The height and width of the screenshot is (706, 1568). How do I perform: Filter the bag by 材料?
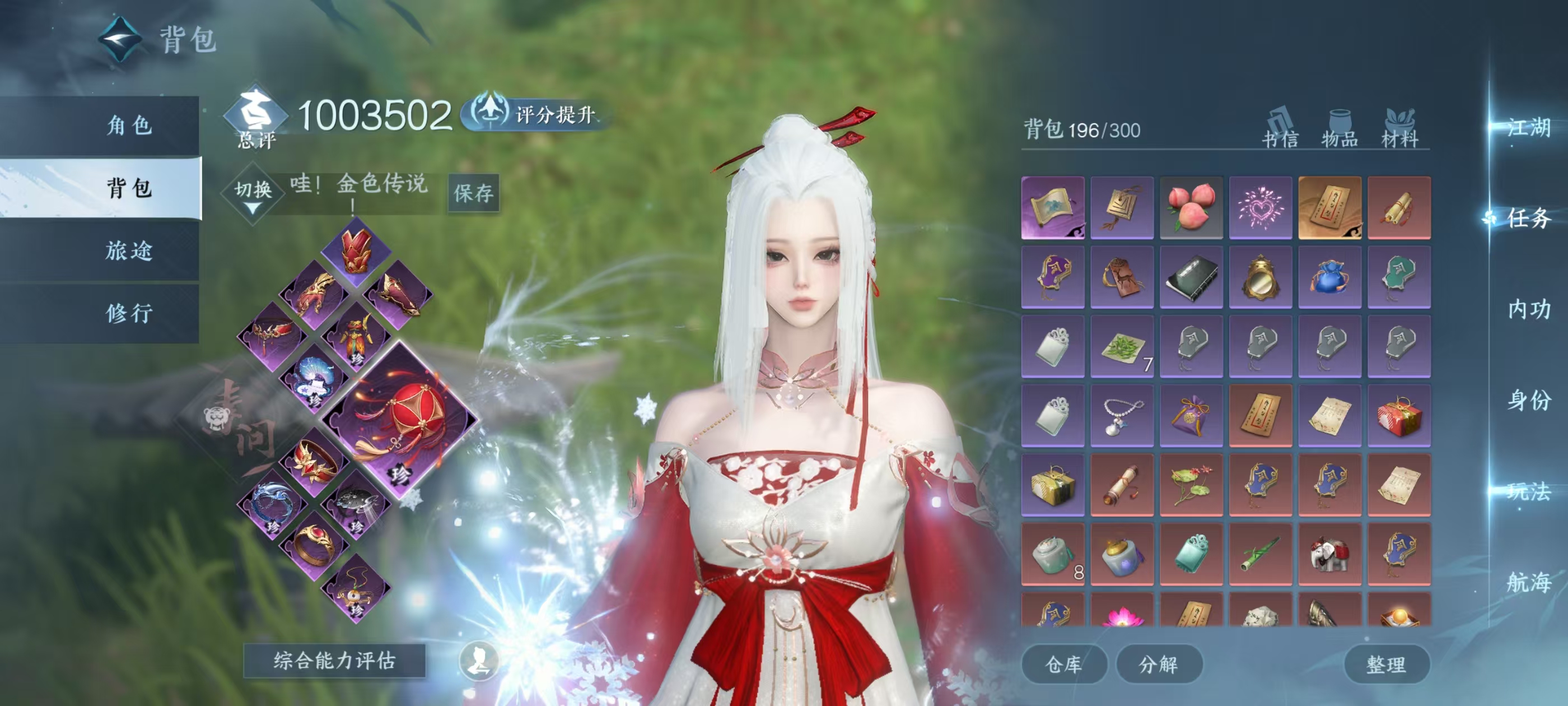[x=1399, y=129]
